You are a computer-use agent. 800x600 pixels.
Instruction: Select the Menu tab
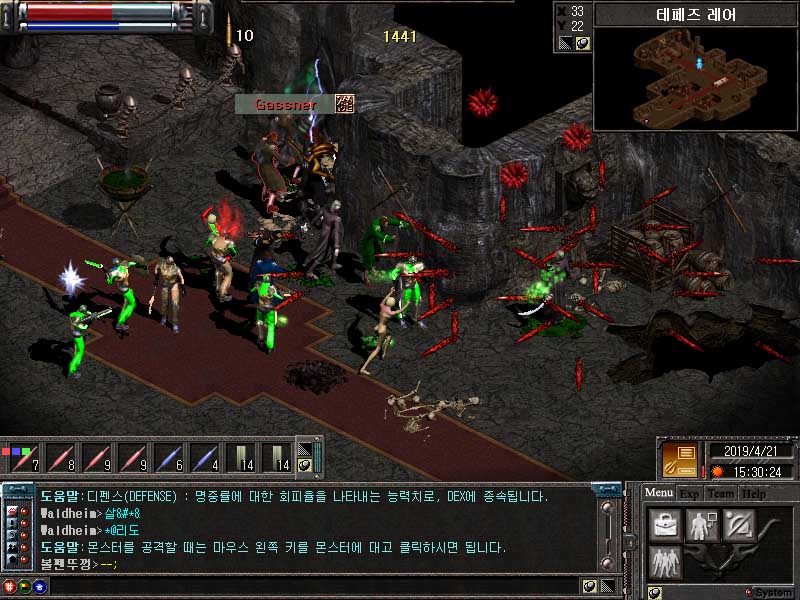point(658,493)
